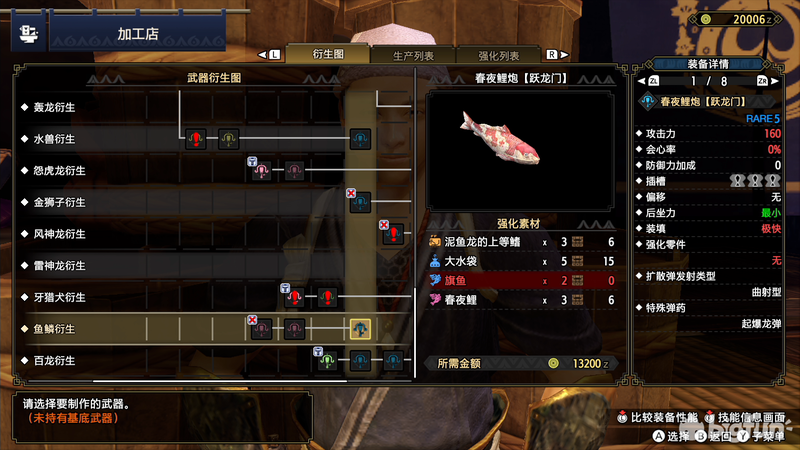Switch to the 衍生图 tab
800x450 pixels.
[327, 55]
